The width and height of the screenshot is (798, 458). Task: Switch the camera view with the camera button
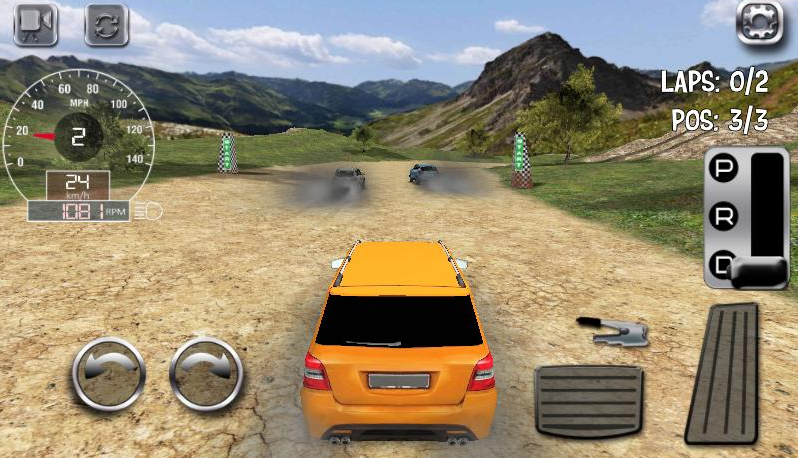[35, 25]
